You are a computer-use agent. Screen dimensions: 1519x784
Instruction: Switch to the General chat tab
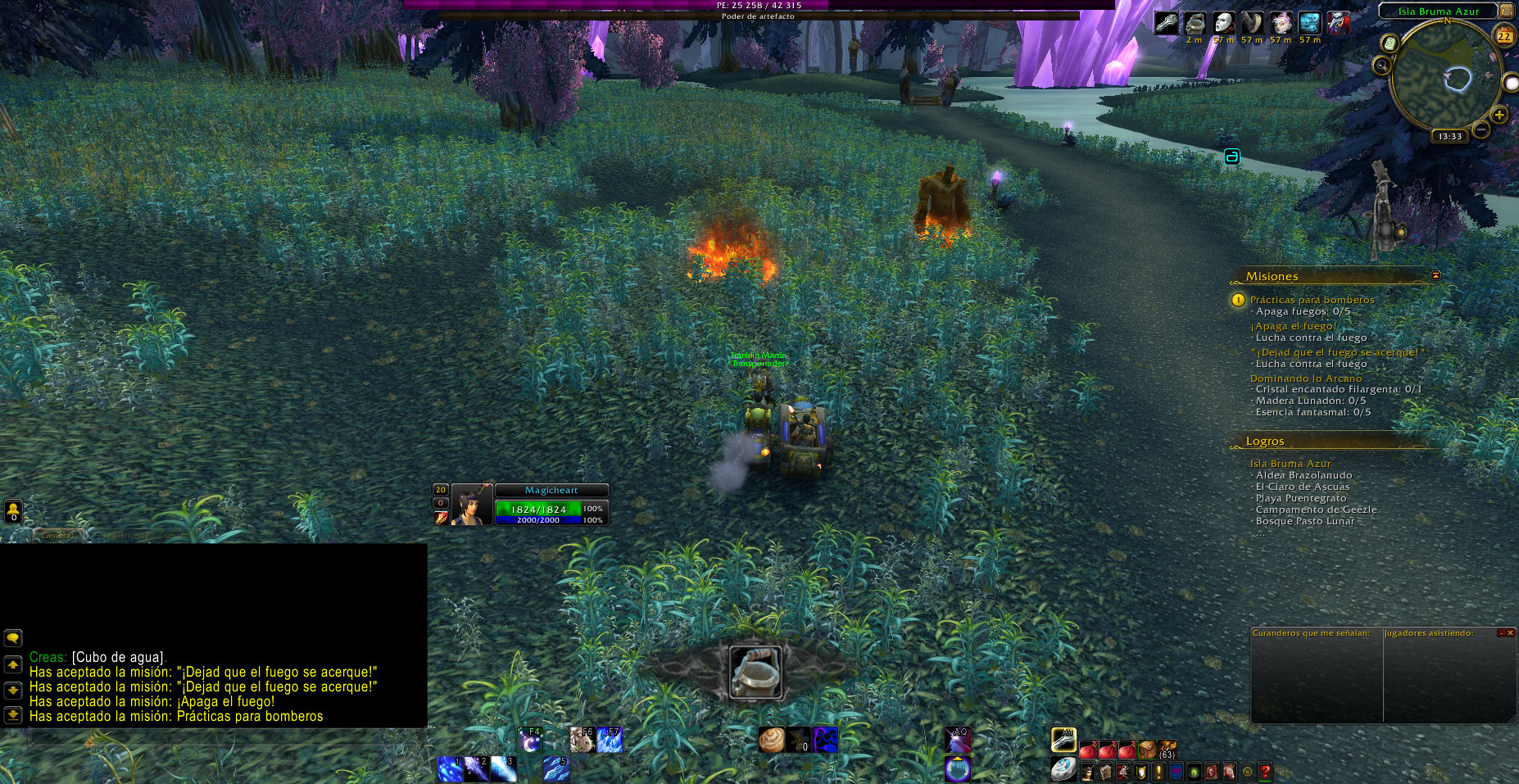pos(57,535)
